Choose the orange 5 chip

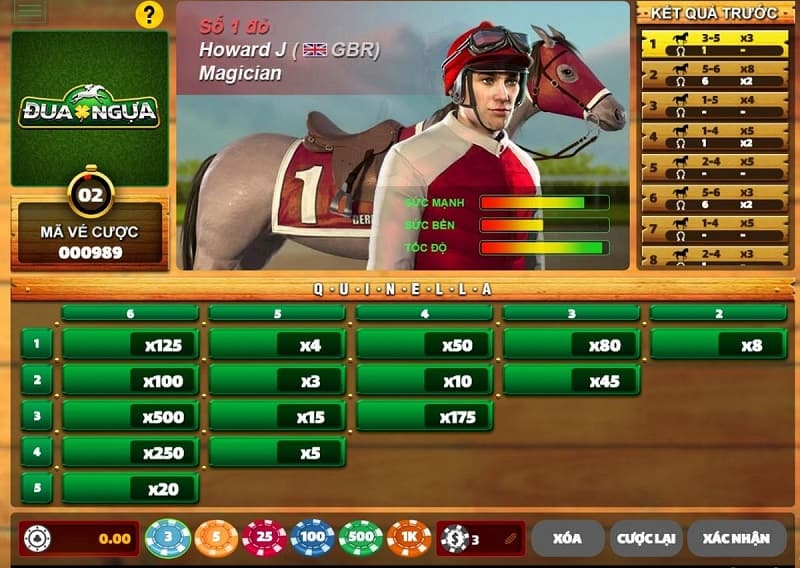(215, 538)
